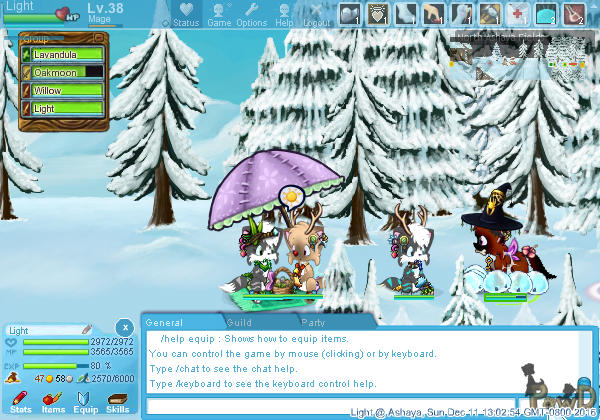600x420 pixels.
Task: Open the Help menu
Action: click(285, 14)
